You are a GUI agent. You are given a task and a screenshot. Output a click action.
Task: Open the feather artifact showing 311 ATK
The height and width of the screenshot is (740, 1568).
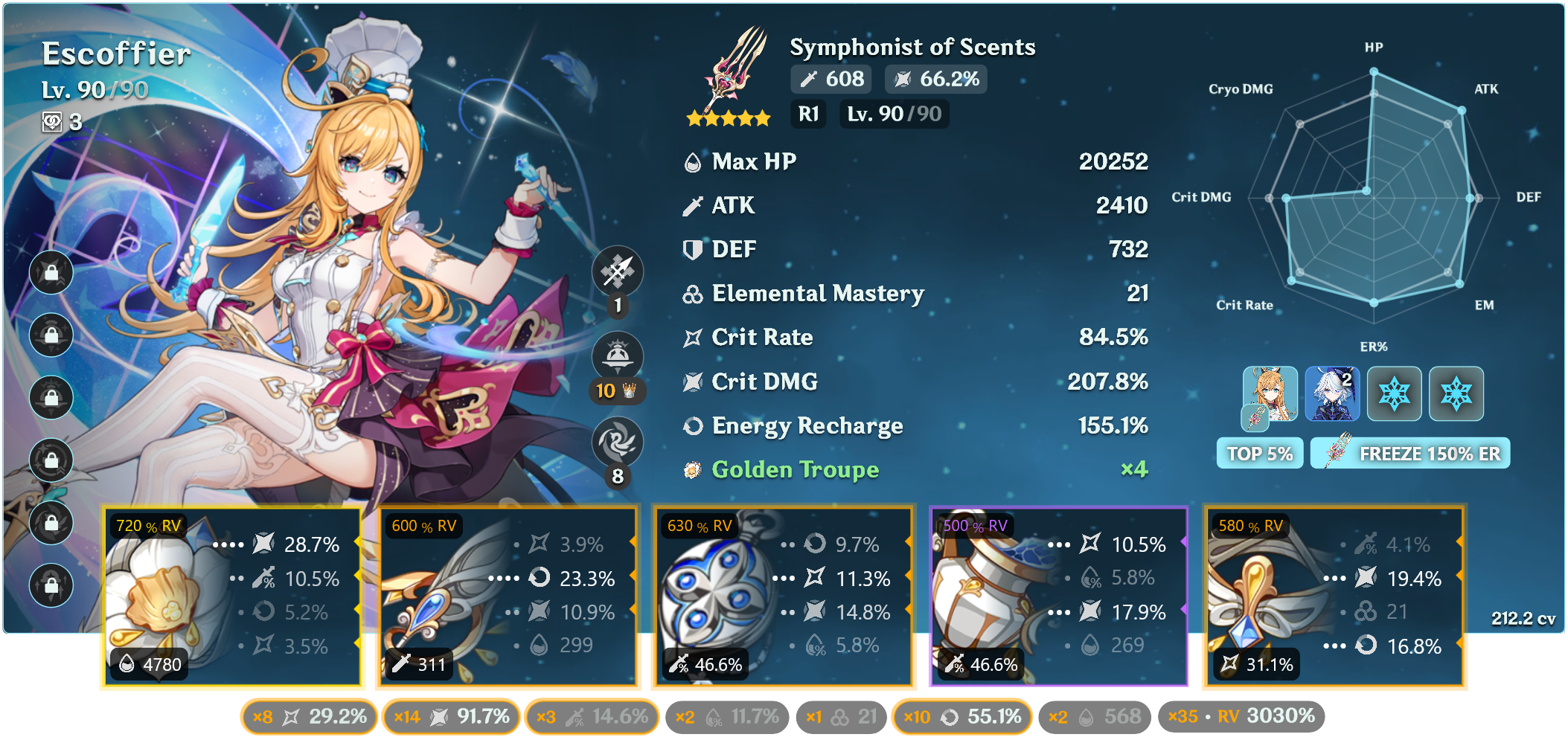508,596
